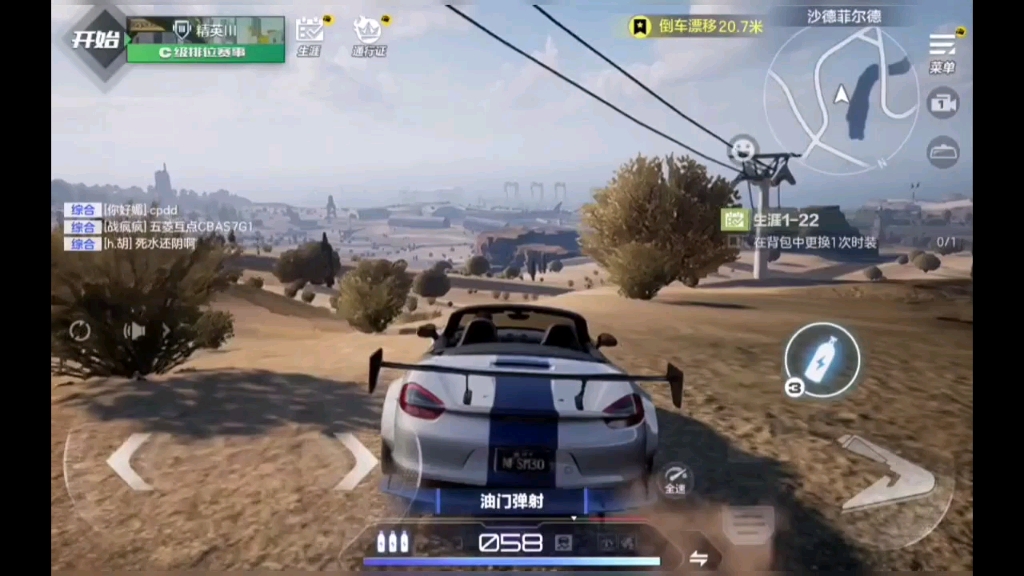
Task: Tap the horn speaker icon
Action: tap(135, 331)
